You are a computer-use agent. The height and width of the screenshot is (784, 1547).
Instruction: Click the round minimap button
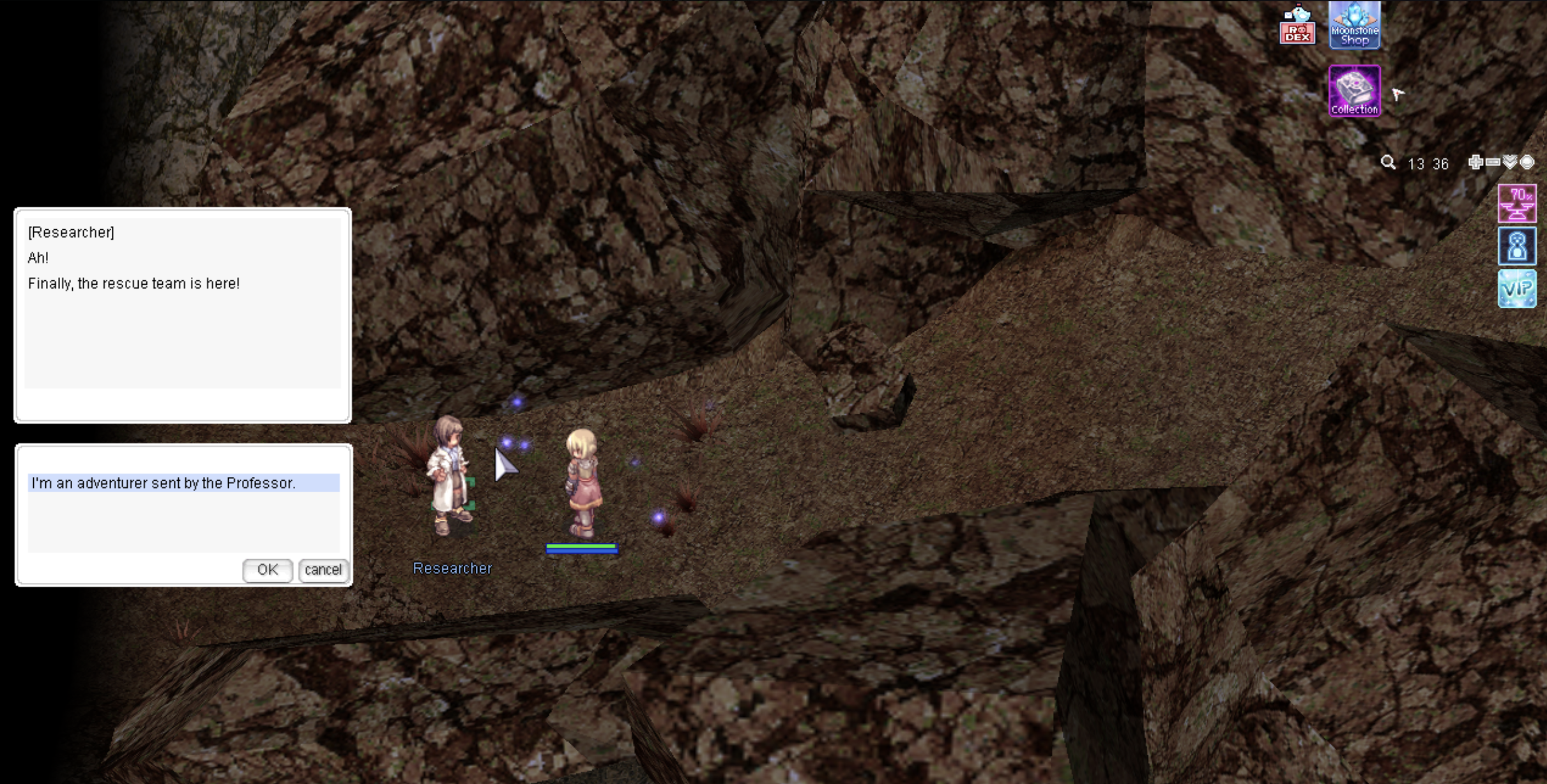point(1527,162)
